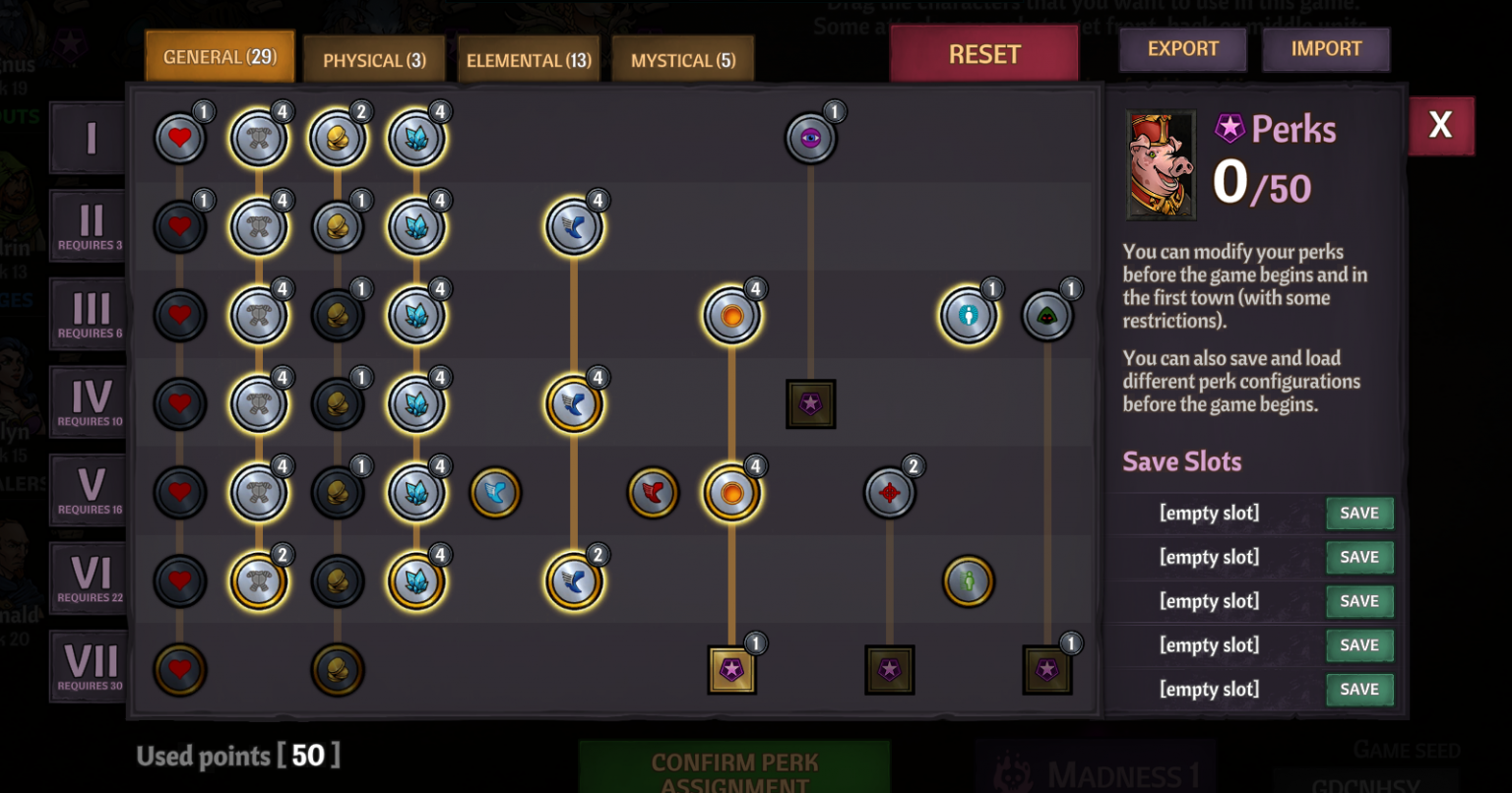Select the green hooded creature perk in row III
This screenshot has height=793, width=1512.
(1047, 315)
